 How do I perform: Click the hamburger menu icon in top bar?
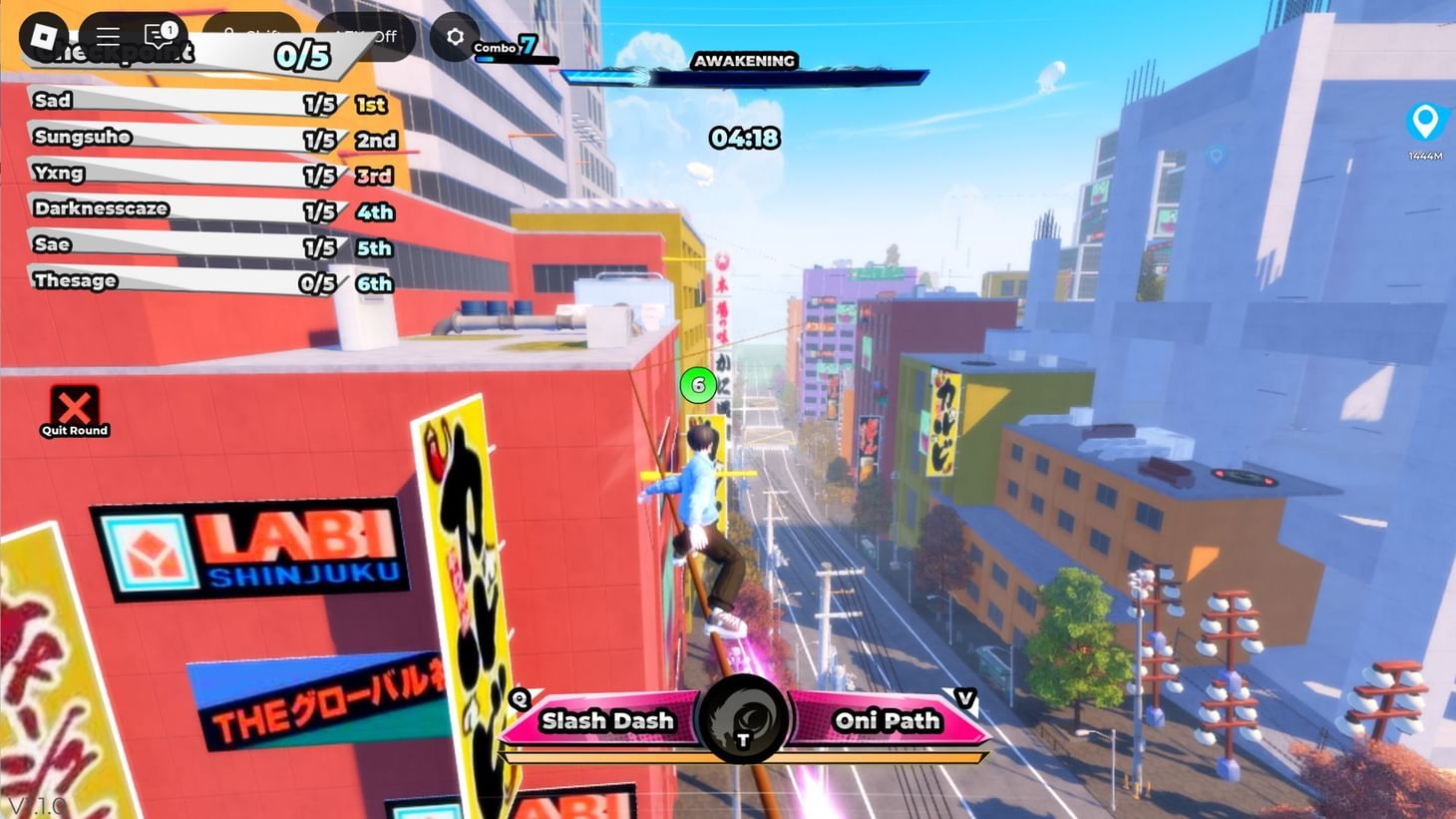click(x=108, y=36)
